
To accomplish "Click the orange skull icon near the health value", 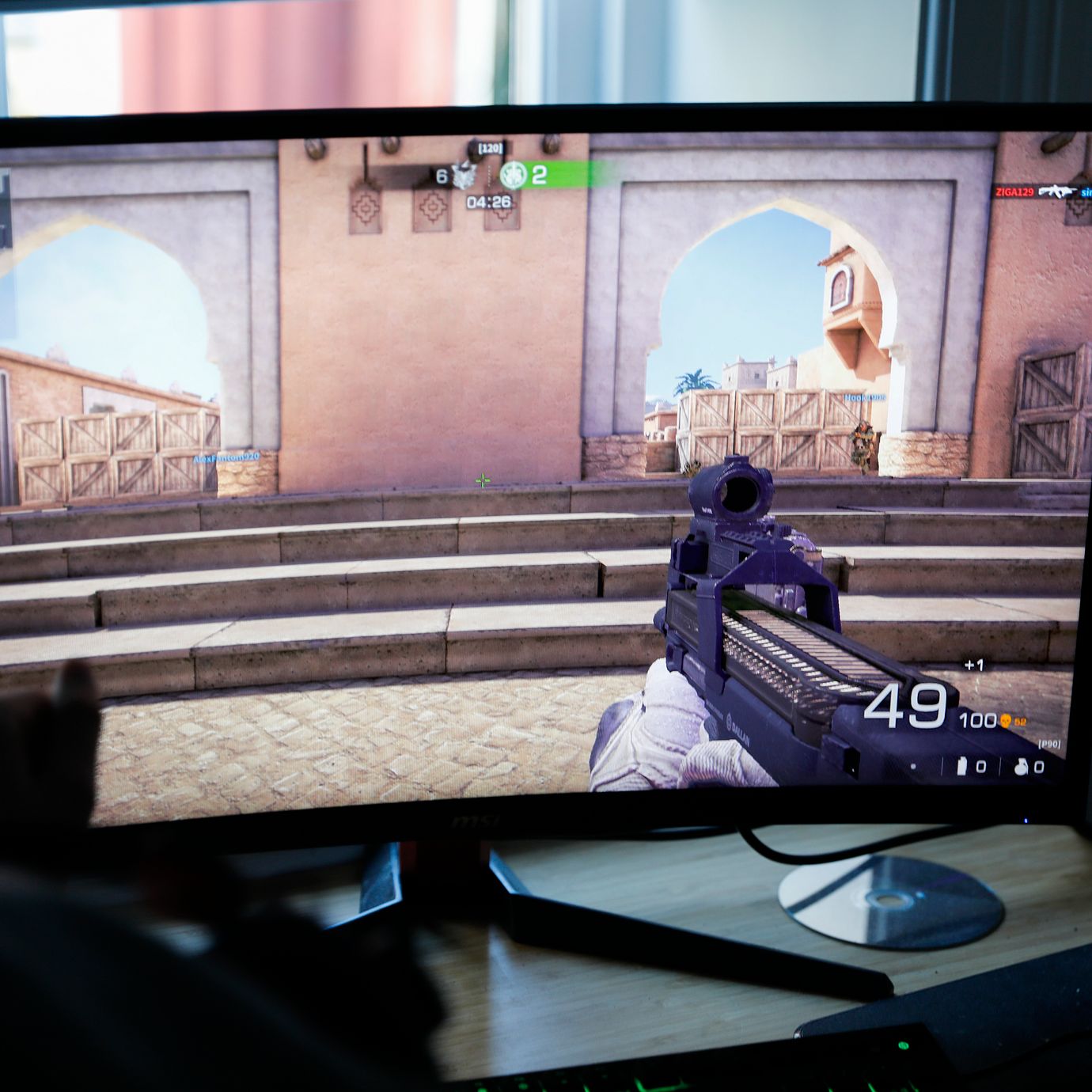I will (x=1006, y=720).
